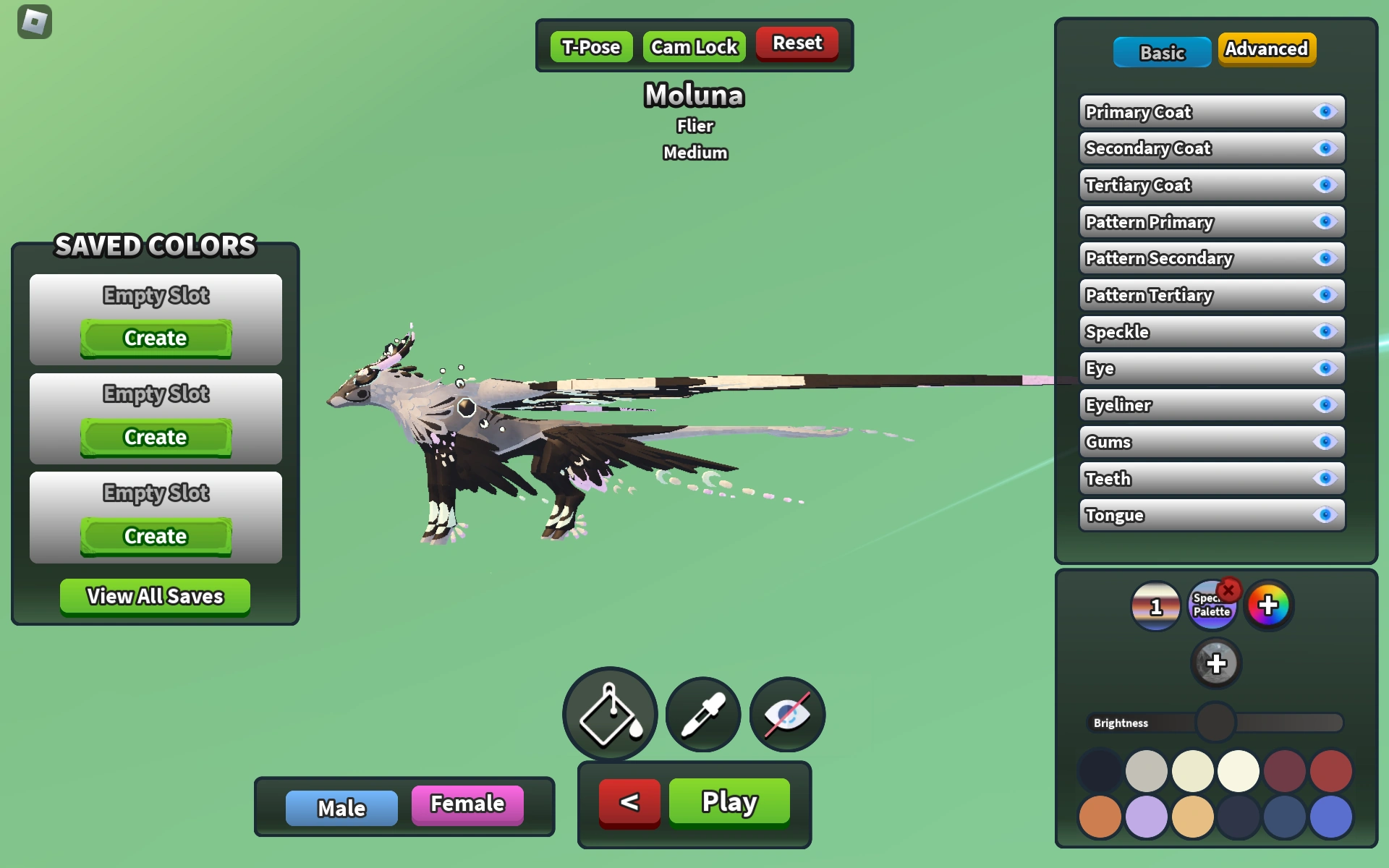Select the paint bucket fill tool

point(610,714)
